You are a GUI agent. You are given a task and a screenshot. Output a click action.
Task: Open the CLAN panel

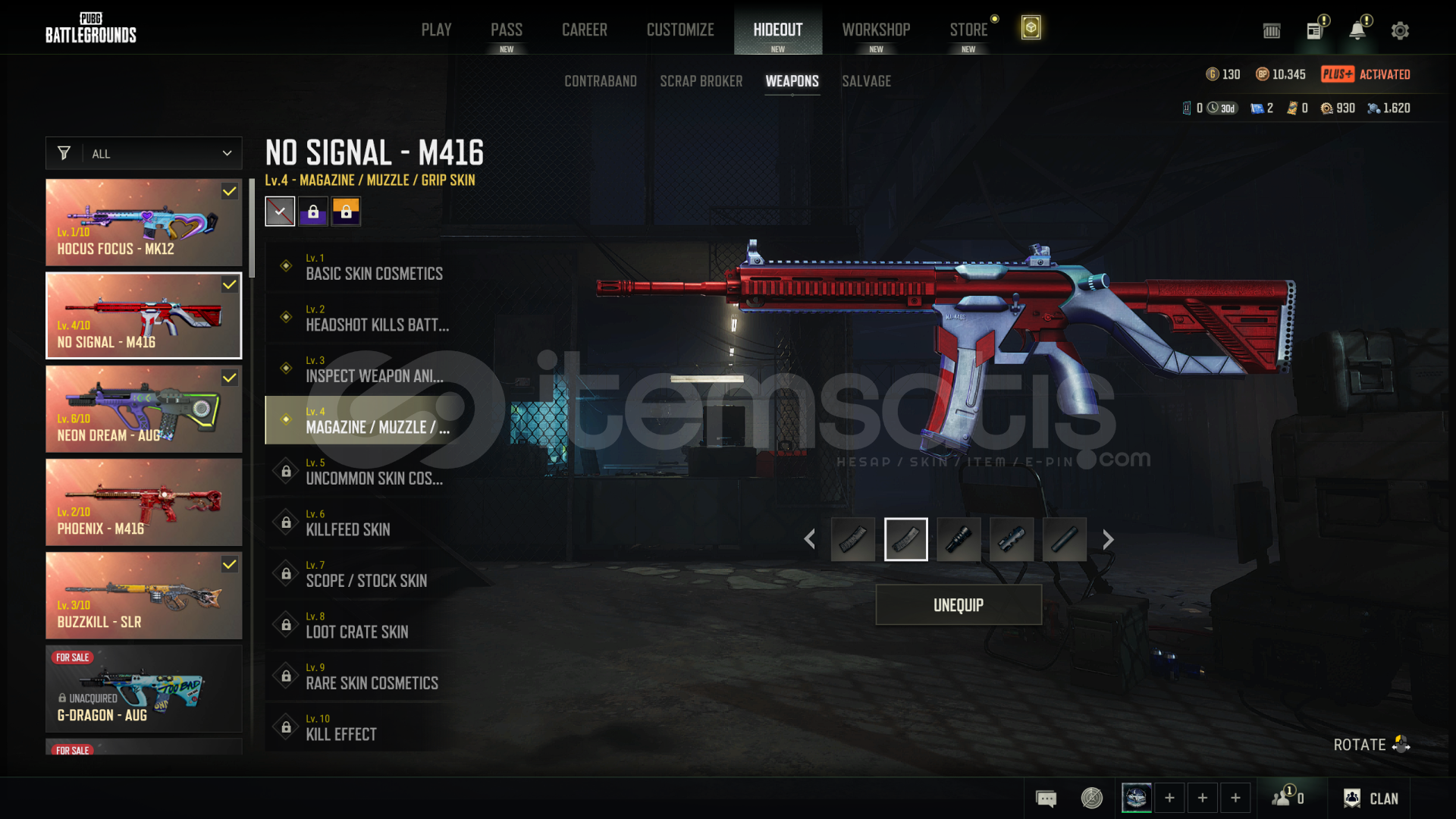[x=1371, y=799]
